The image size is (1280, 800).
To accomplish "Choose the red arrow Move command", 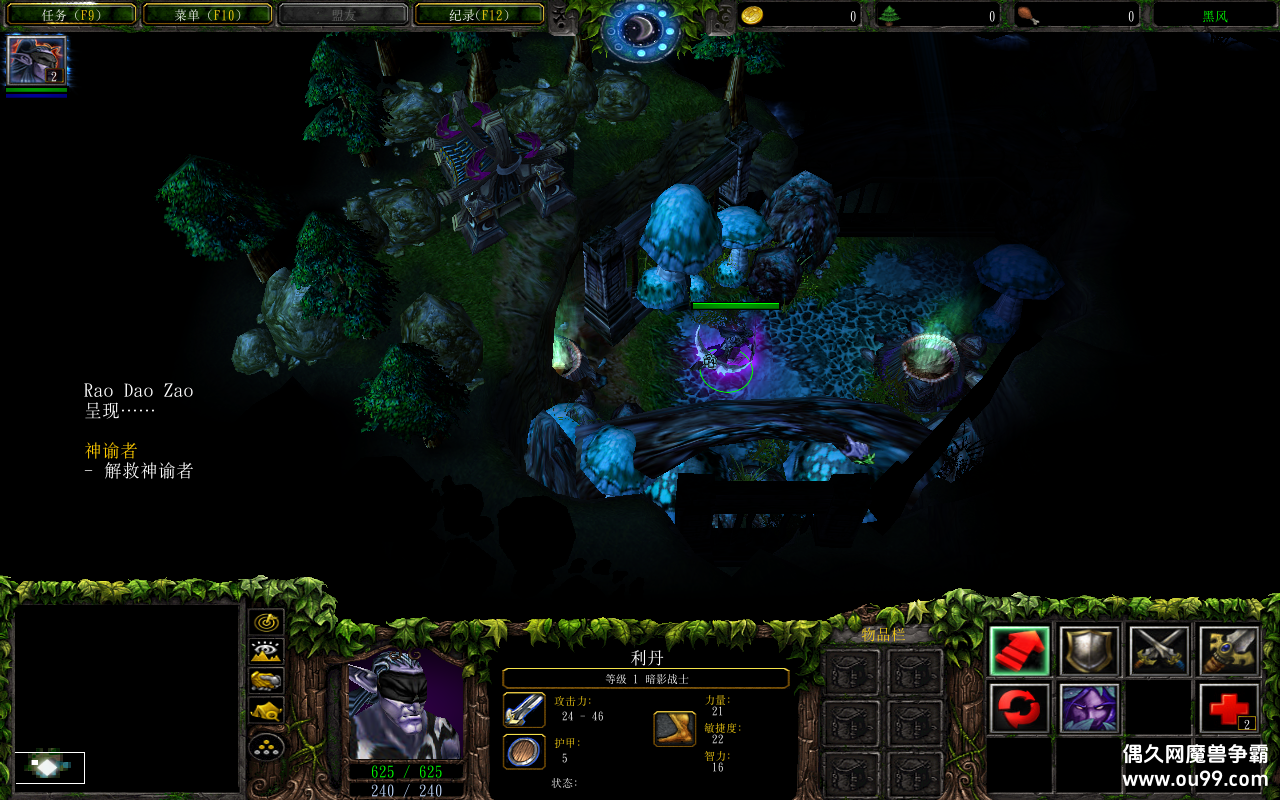I will [1020, 651].
